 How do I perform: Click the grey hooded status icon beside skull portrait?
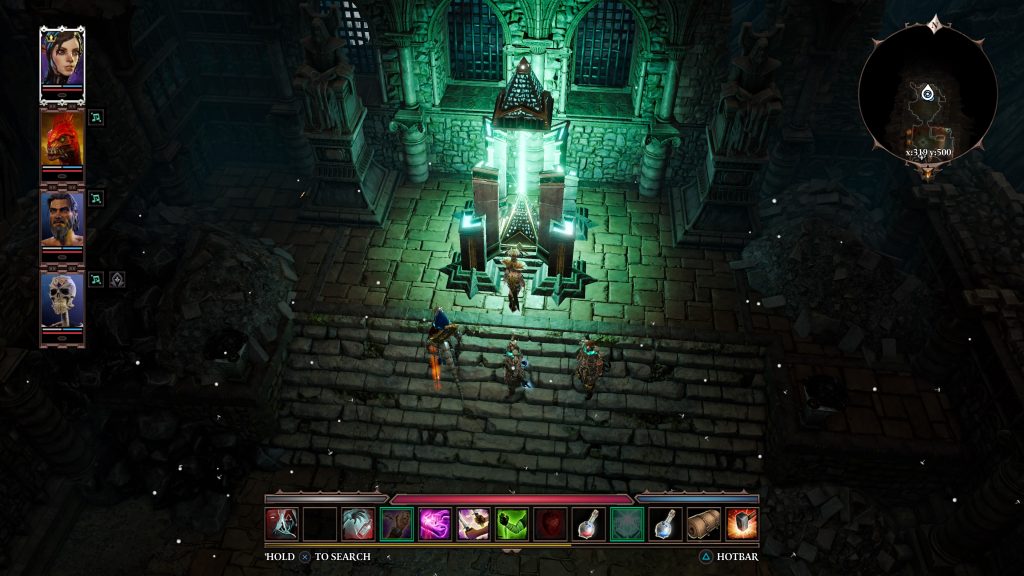click(x=117, y=279)
